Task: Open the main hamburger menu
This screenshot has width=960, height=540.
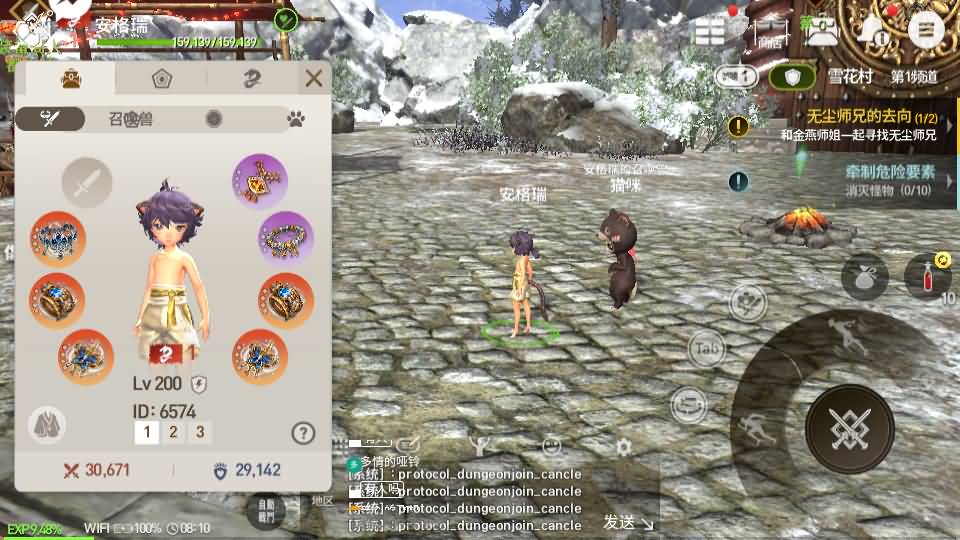Action: [926, 31]
